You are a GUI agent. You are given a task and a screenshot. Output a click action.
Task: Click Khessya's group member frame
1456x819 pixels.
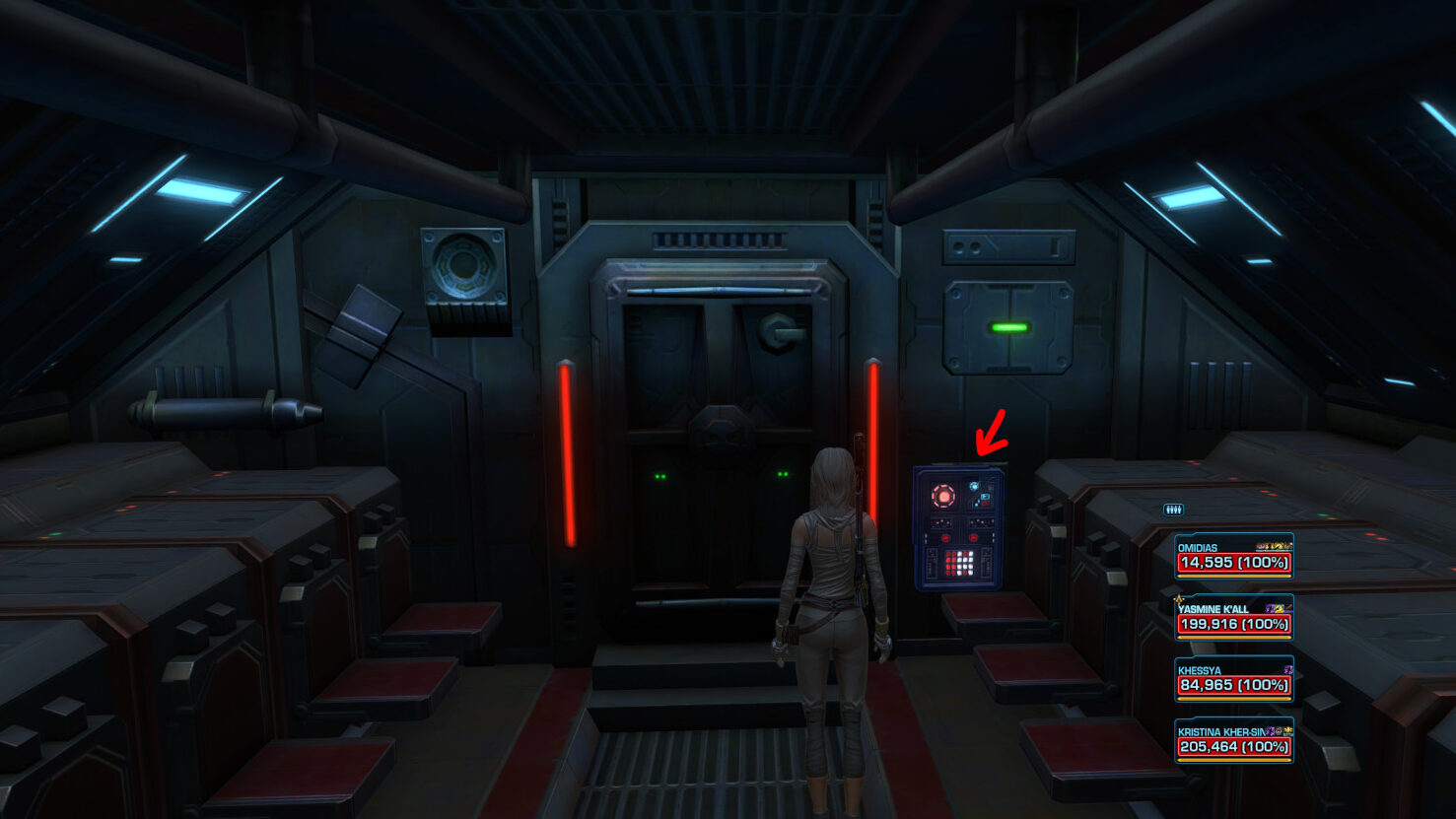pyautogui.click(x=1233, y=679)
